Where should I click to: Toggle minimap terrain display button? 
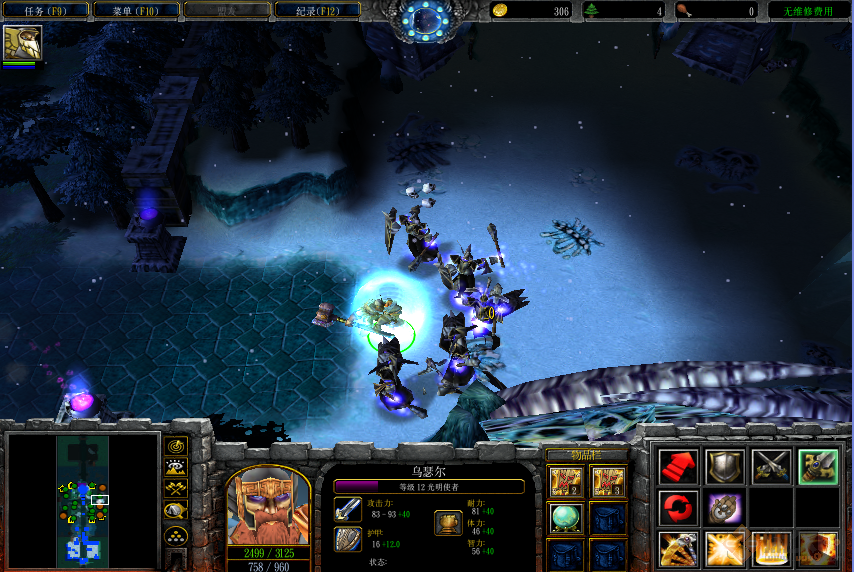177,467
